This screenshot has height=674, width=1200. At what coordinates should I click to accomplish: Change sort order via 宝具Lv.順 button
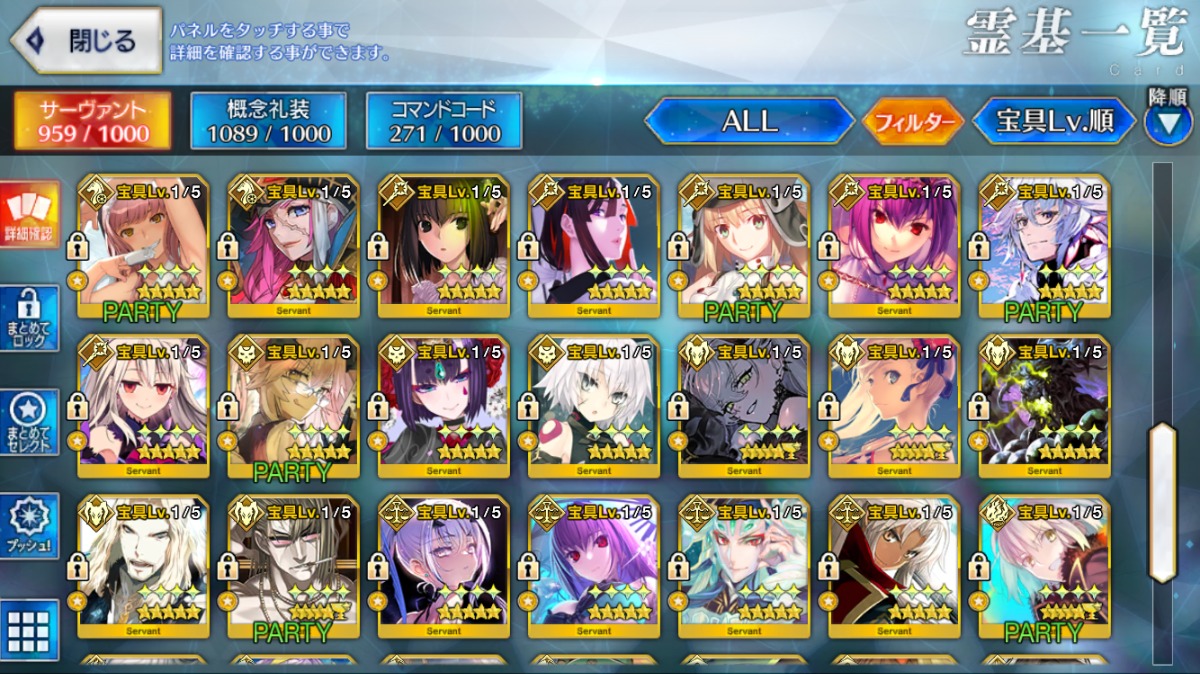1055,121
